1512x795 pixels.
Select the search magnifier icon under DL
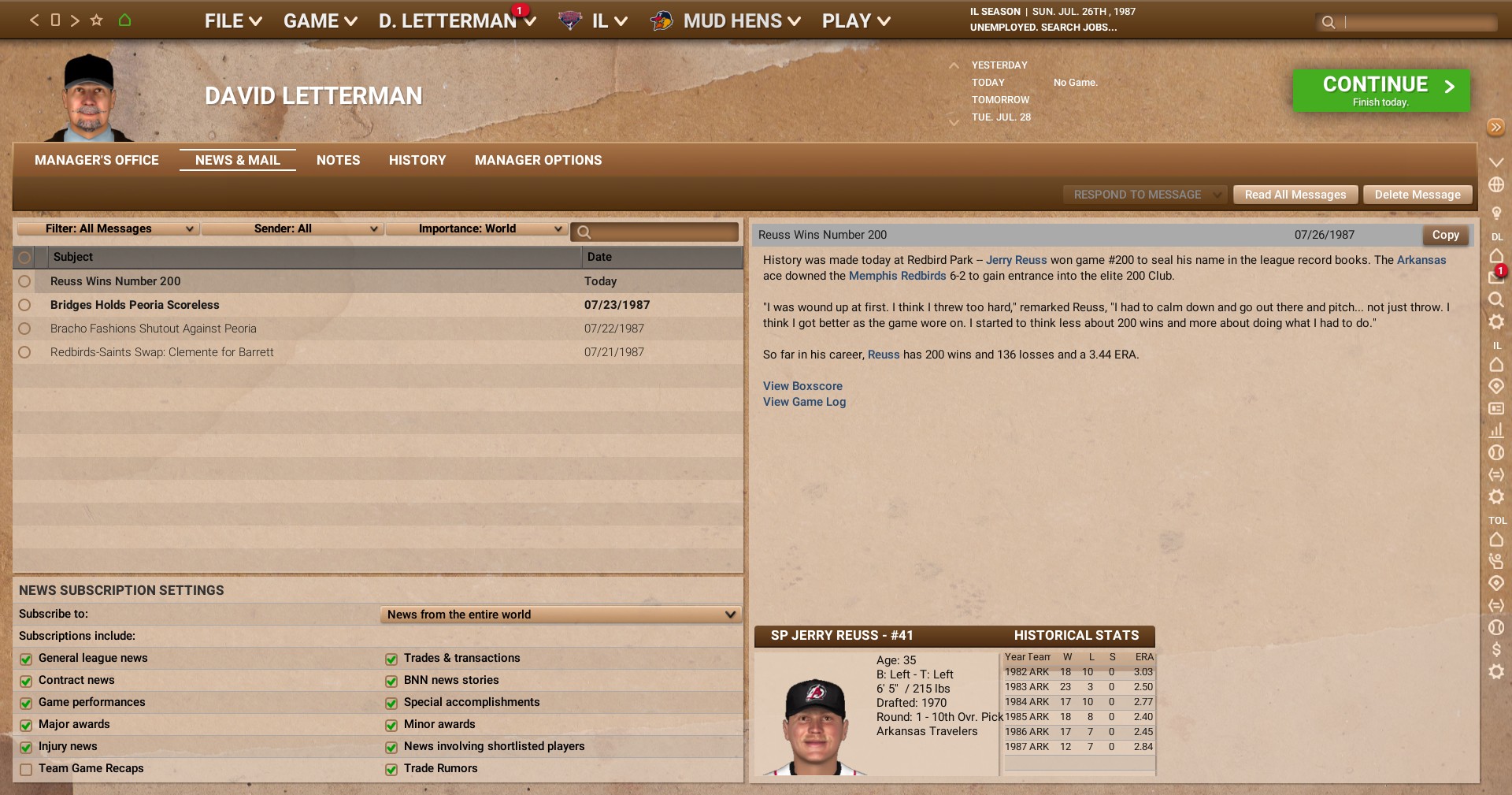click(1497, 300)
